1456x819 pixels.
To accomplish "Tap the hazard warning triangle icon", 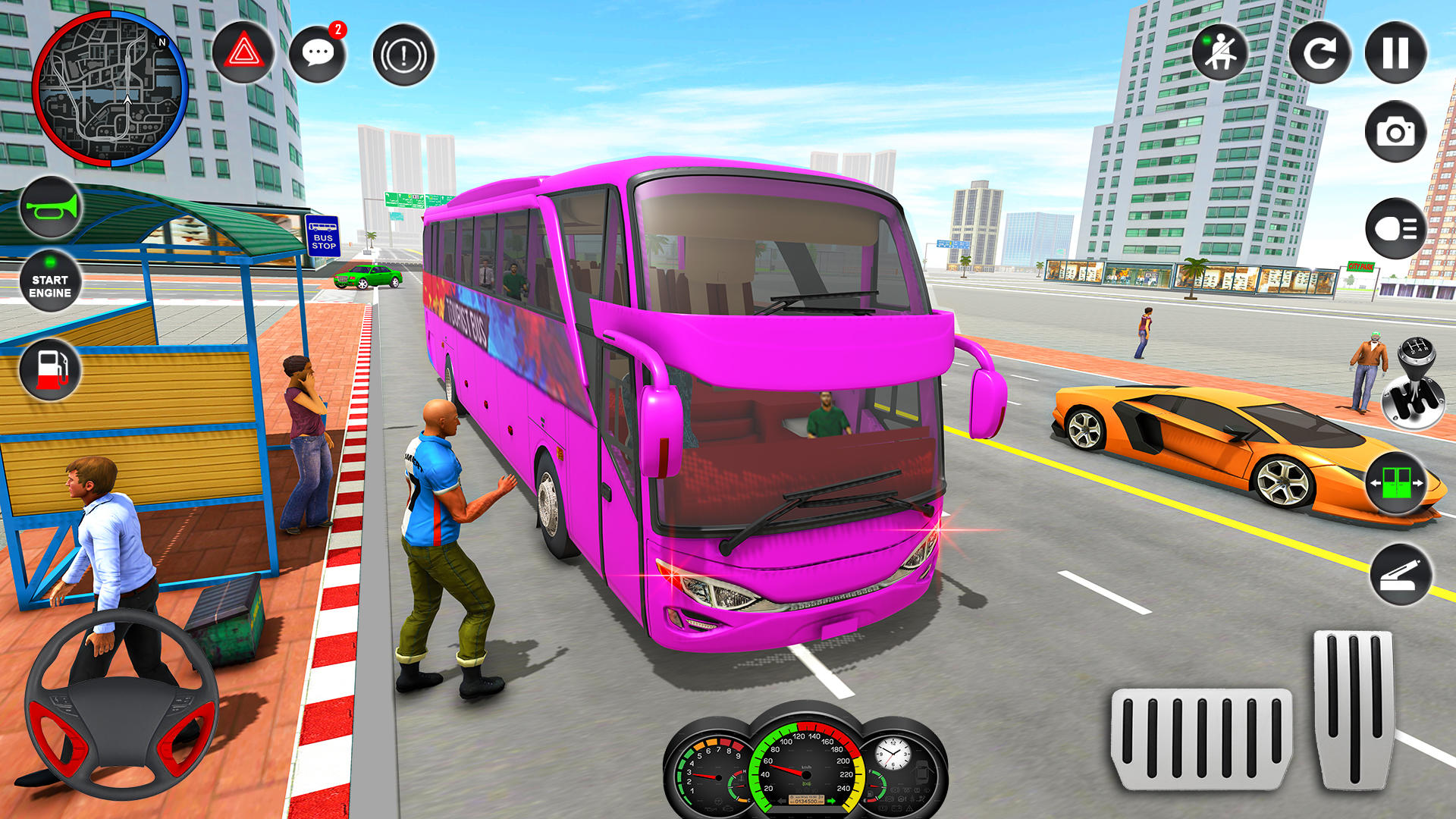I will [243, 54].
